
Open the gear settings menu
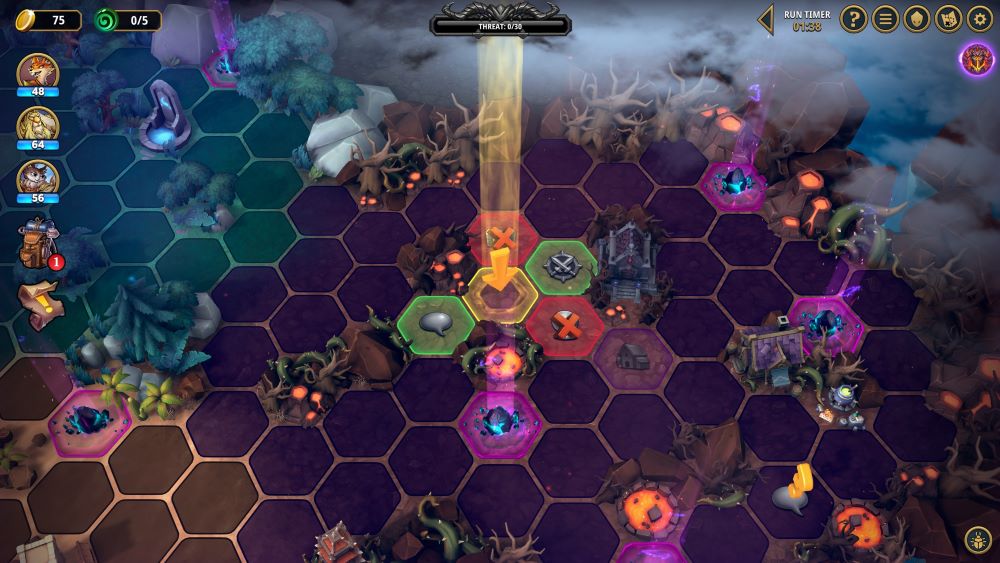point(980,18)
